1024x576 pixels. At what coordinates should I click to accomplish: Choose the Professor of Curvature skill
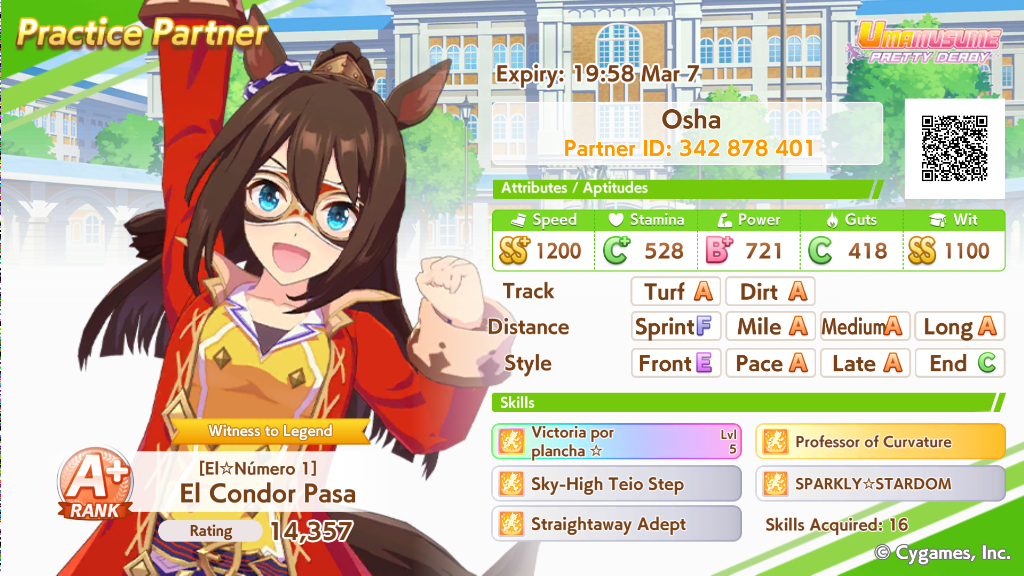coord(880,441)
